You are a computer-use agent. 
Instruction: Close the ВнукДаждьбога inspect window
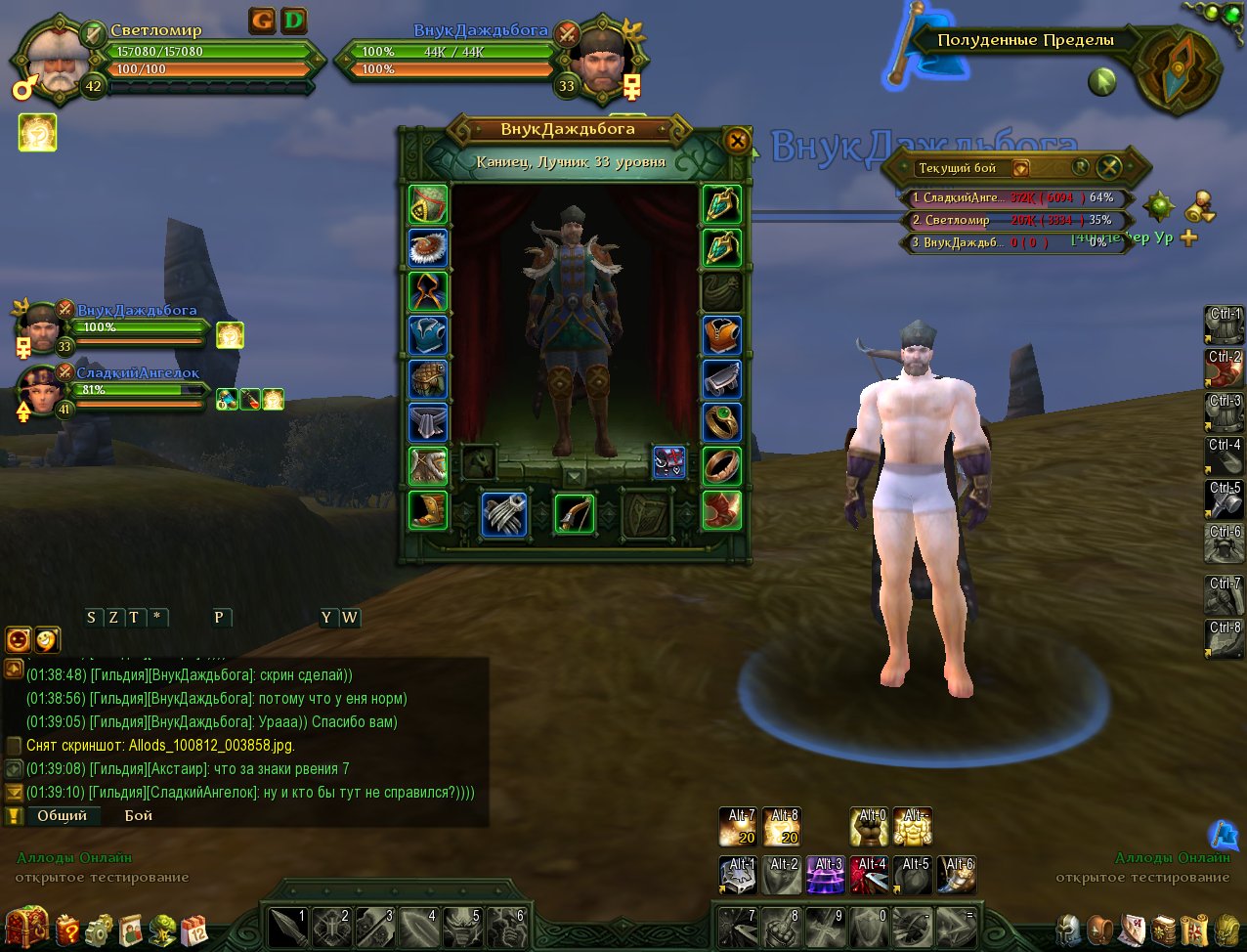[737, 141]
